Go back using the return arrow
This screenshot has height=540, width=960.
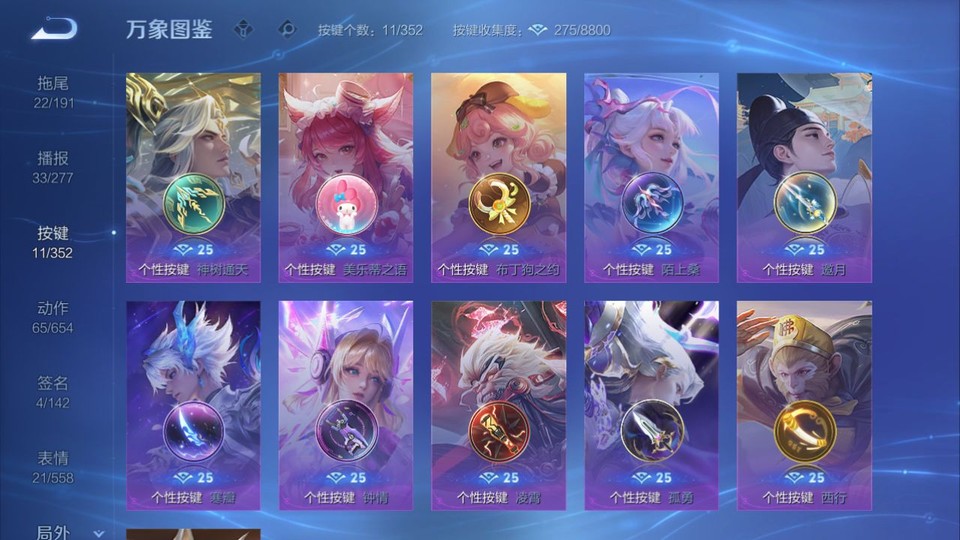[x=53, y=28]
